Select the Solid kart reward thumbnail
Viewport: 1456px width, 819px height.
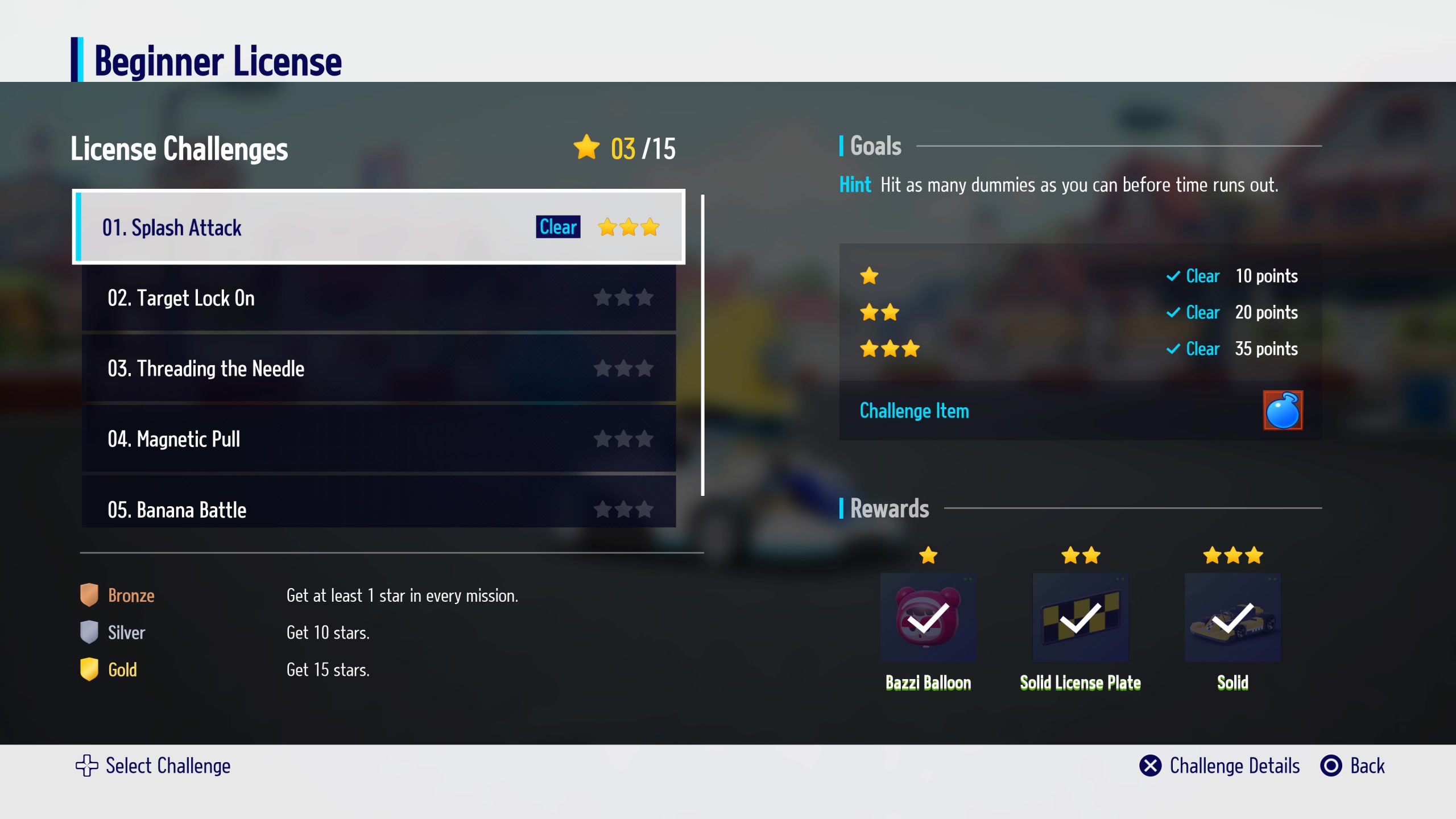pos(1232,618)
